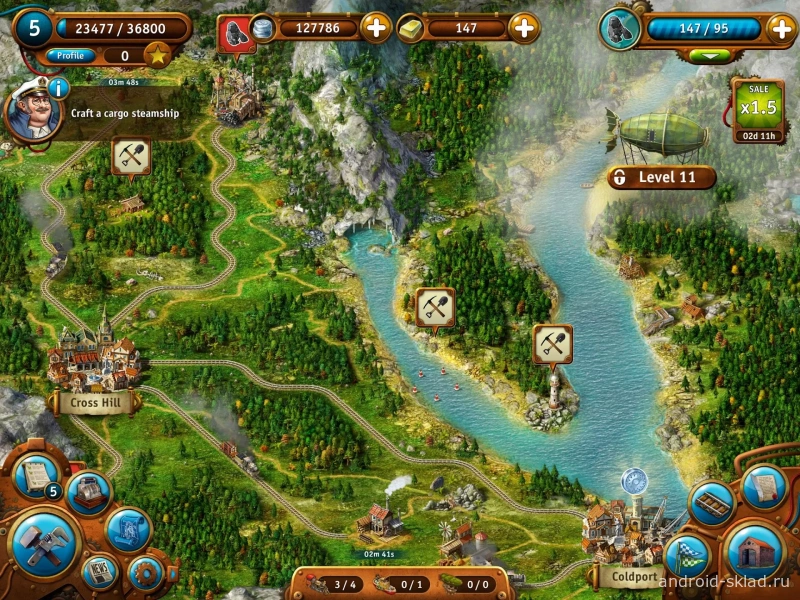Expand the green dropdown arrow under coal bar
Image resolution: width=800 pixels, height=600 pixels.
click(710, 57)
